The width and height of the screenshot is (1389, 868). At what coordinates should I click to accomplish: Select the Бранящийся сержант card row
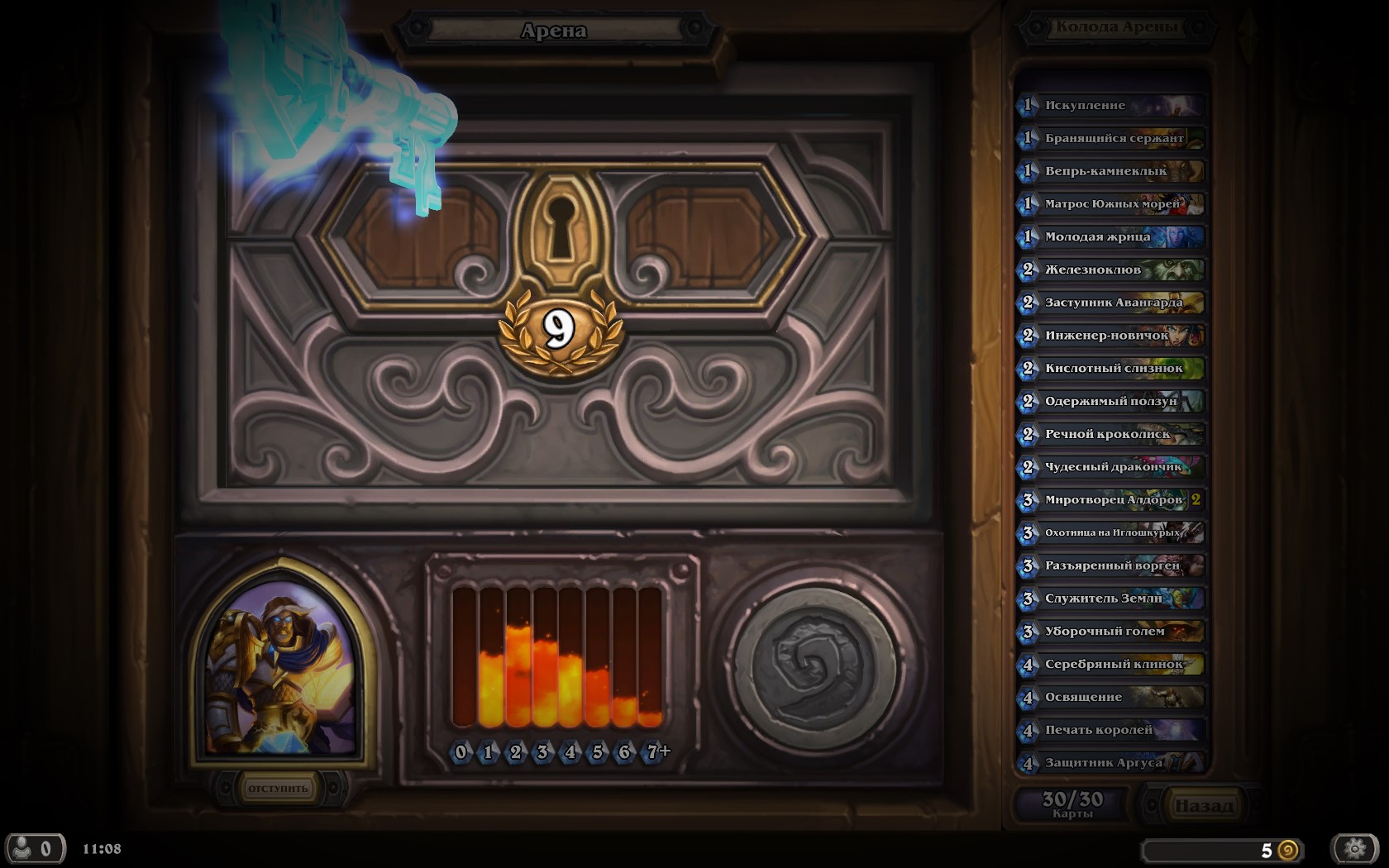[x=1110, y=138]
